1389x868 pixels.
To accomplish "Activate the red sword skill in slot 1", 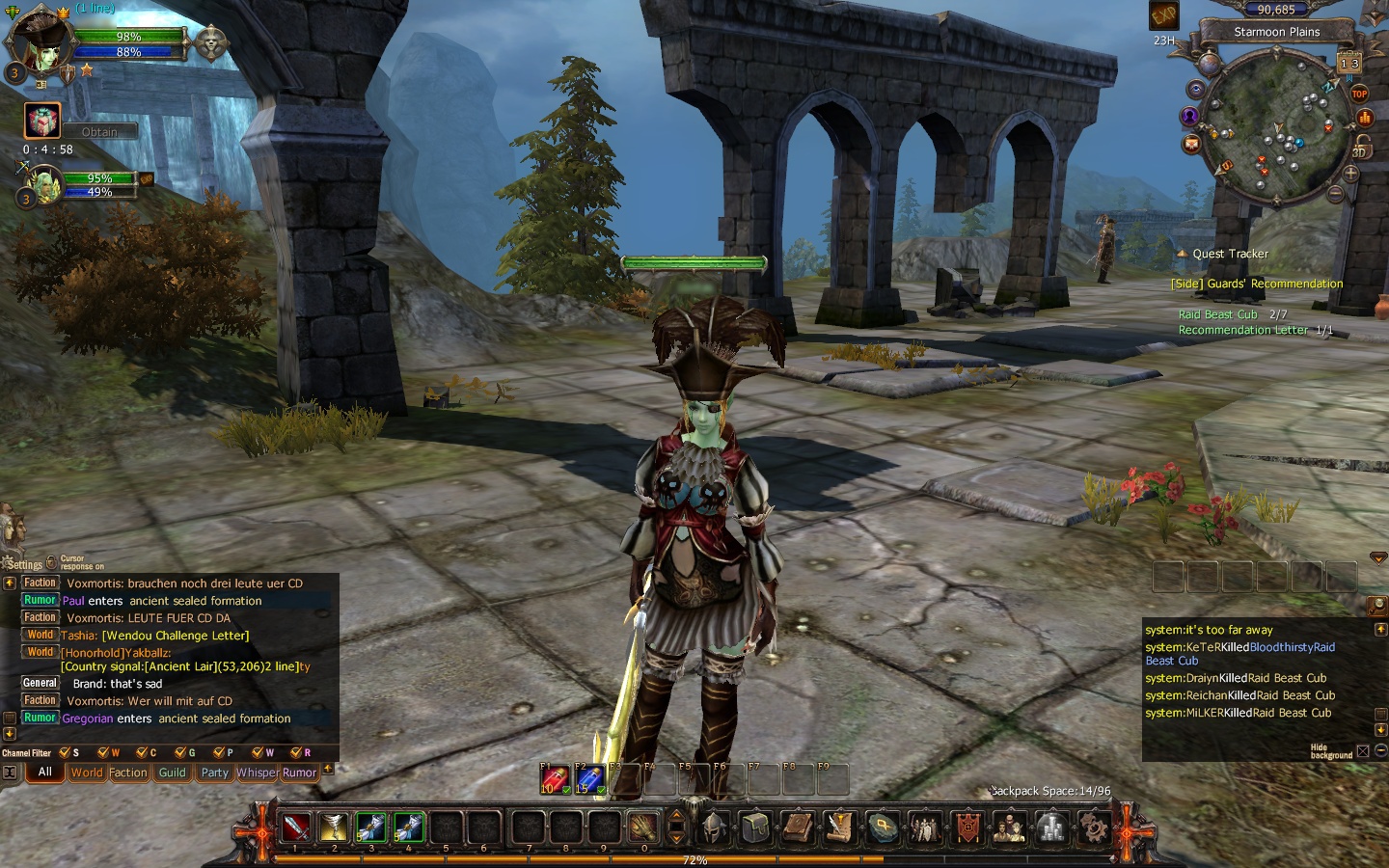I will coord(296,827).
